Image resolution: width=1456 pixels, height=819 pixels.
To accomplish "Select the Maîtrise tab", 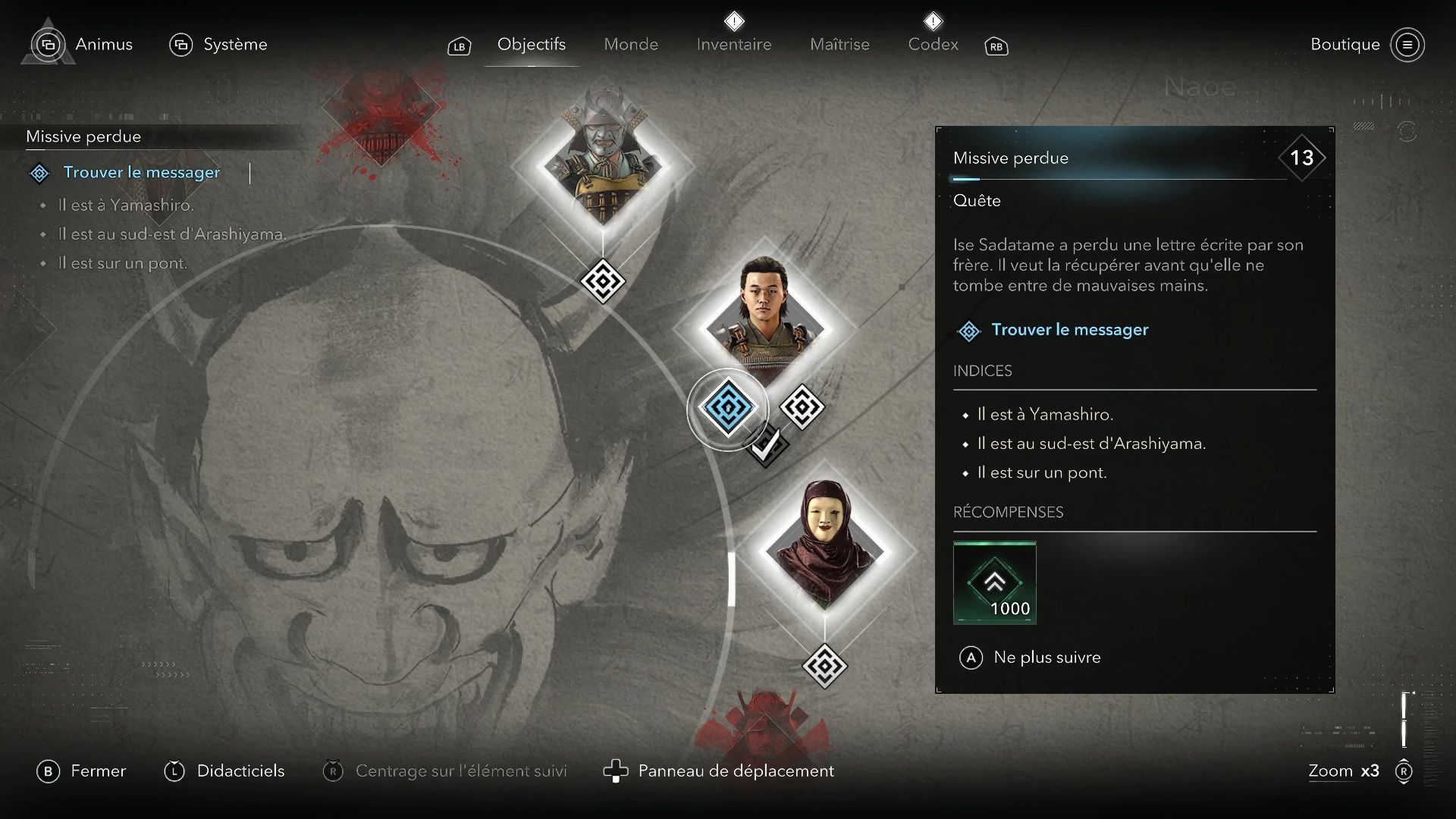I will coord(839,45).
